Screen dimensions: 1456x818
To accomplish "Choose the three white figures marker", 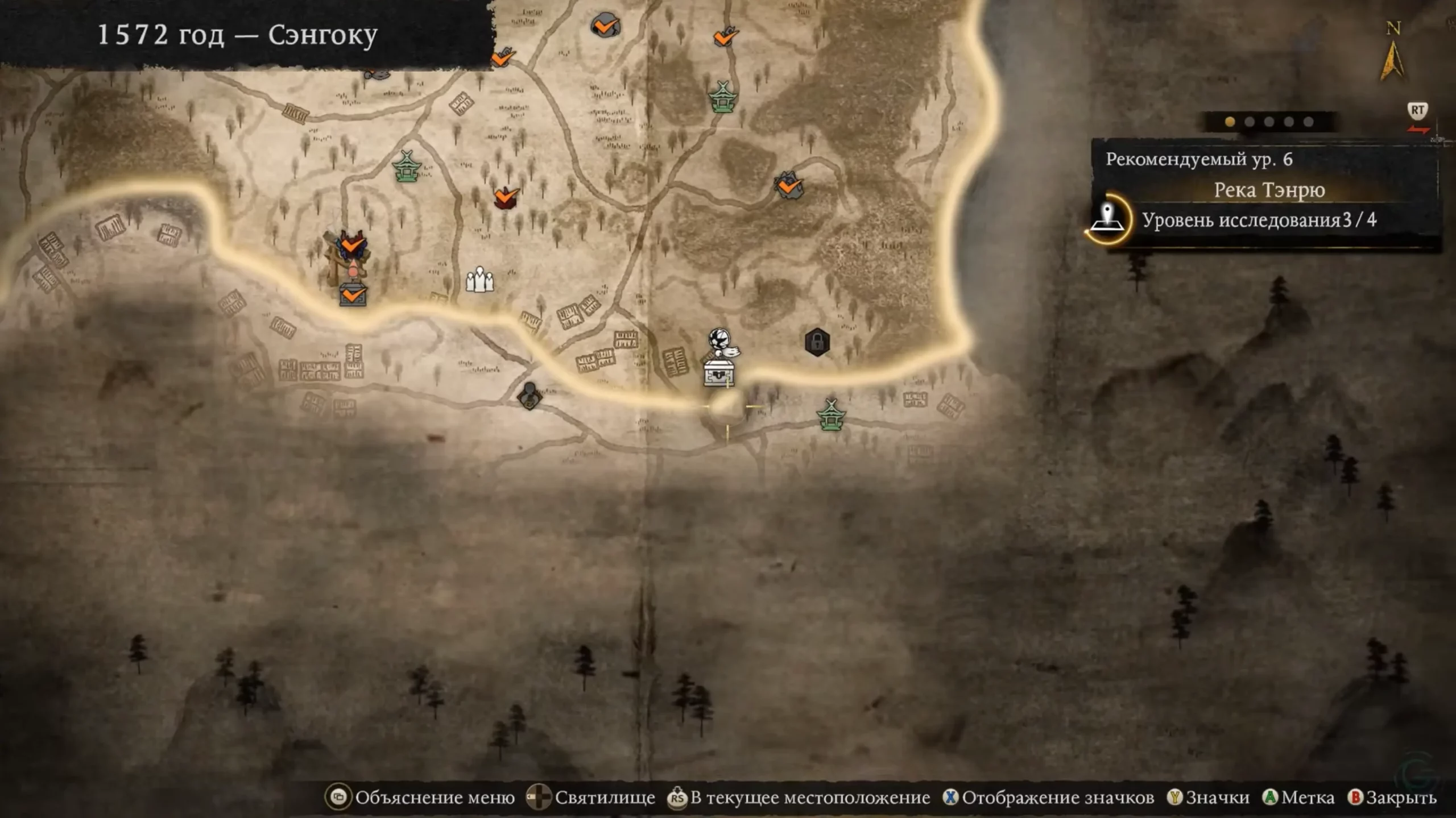I will (479, 279).
